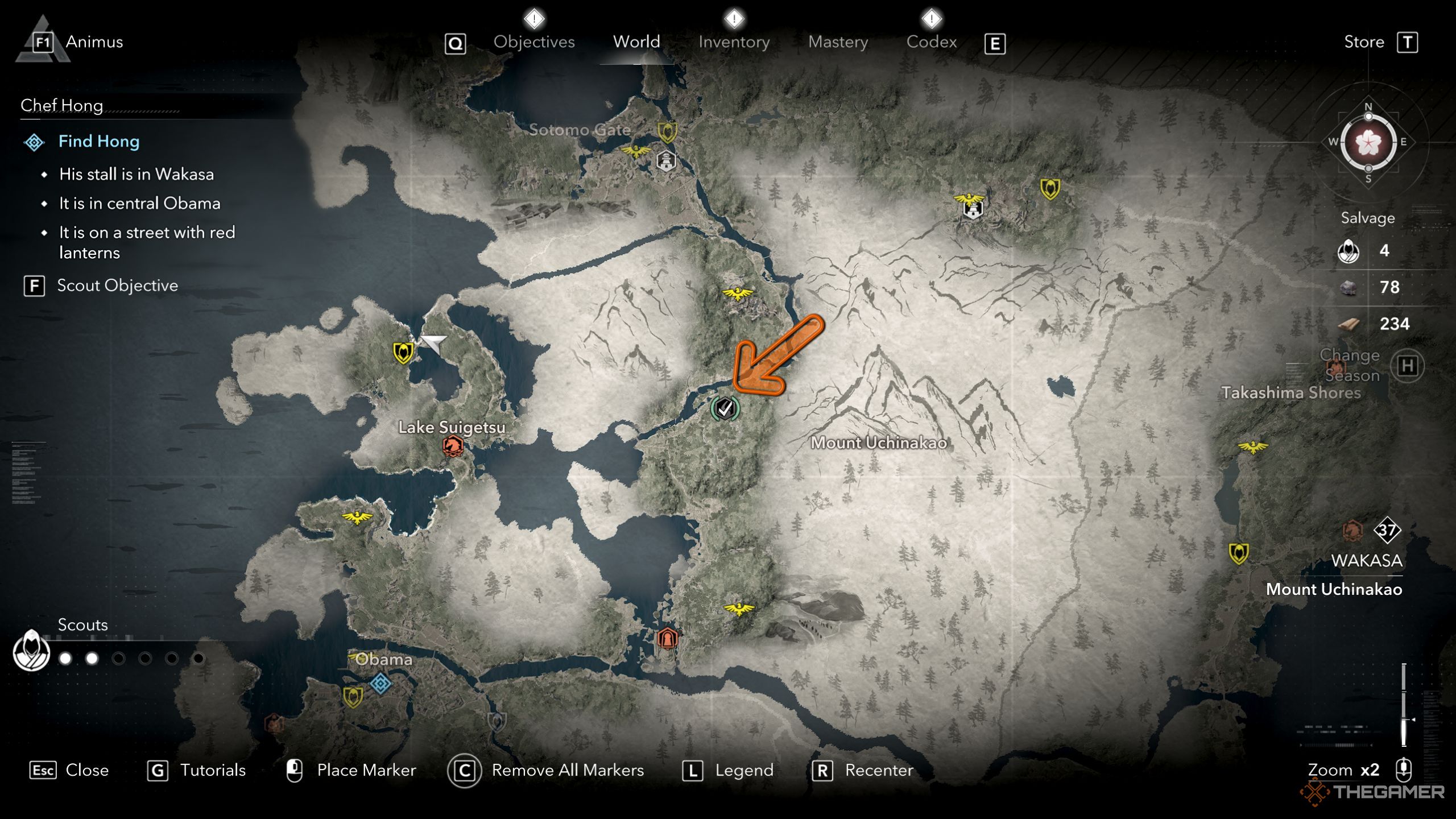The image size is (1456, 819).
Task: Close the map screen
Action: (x=86, y=770)
